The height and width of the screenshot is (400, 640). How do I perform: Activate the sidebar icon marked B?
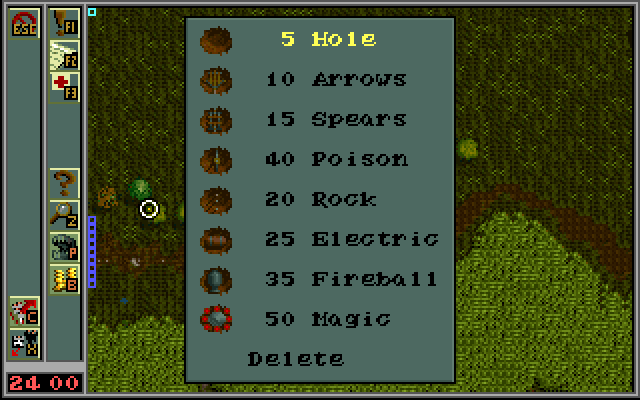[x=65, y=277]
